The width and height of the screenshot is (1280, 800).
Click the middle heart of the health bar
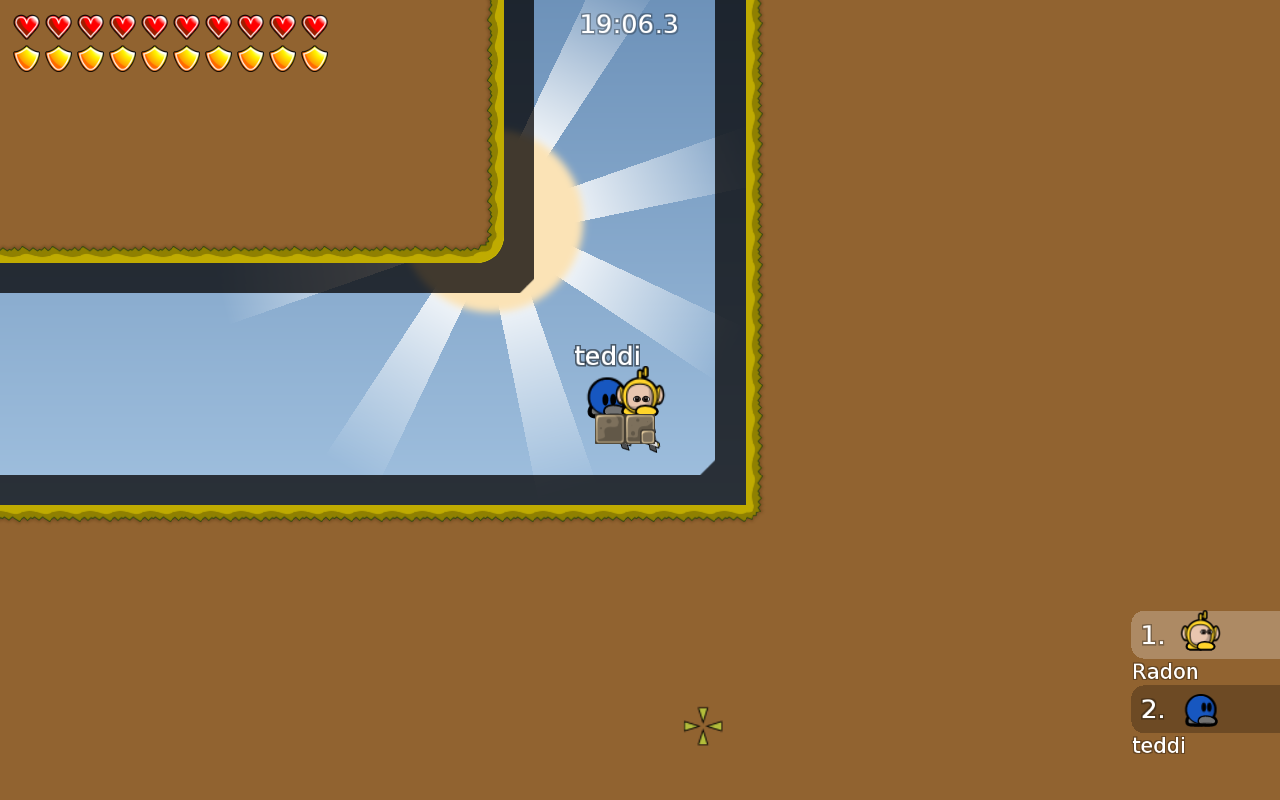pyautogui.click(x=155, y=25)
